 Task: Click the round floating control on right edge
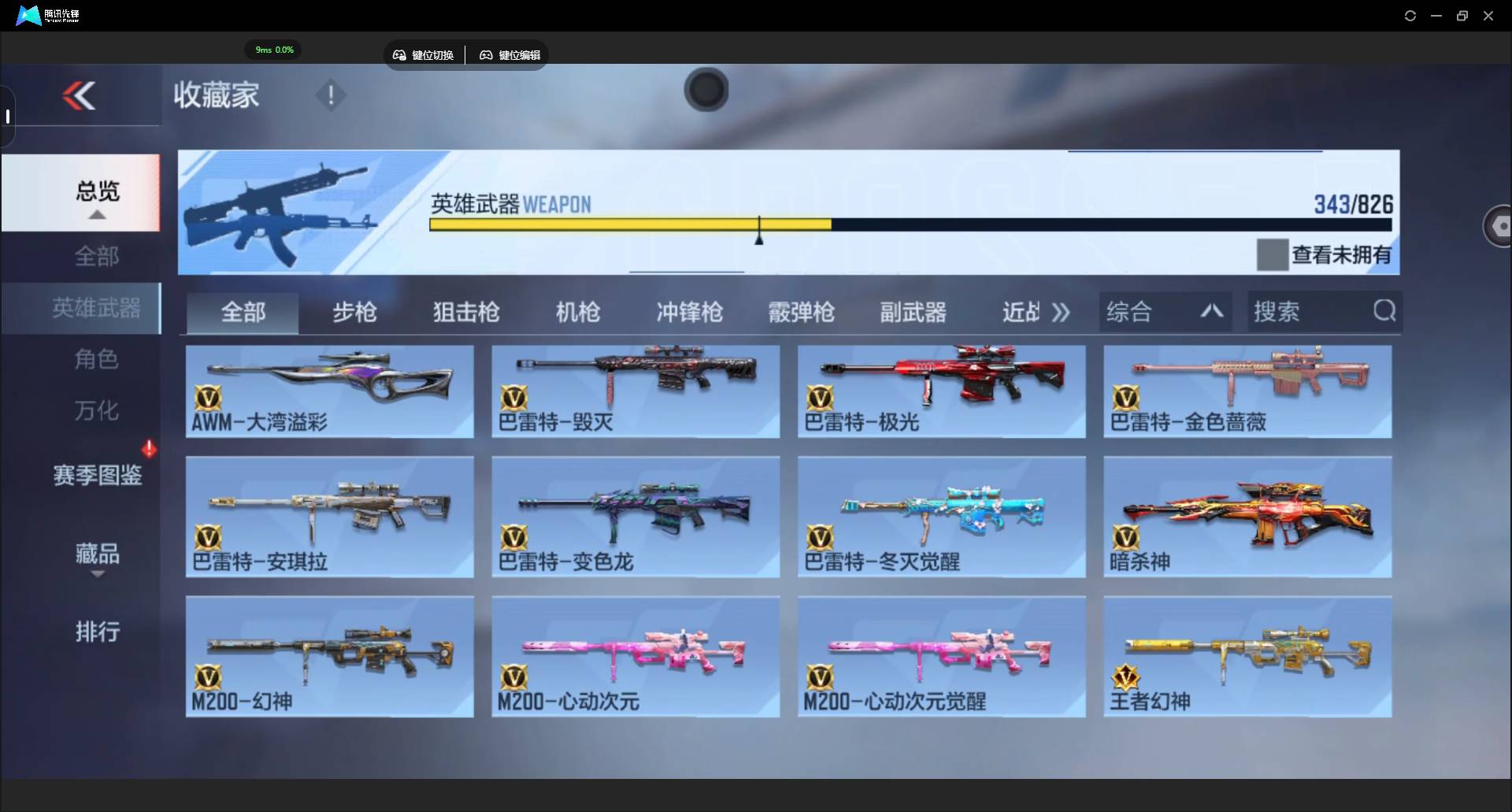click(x=1500, y=226)
